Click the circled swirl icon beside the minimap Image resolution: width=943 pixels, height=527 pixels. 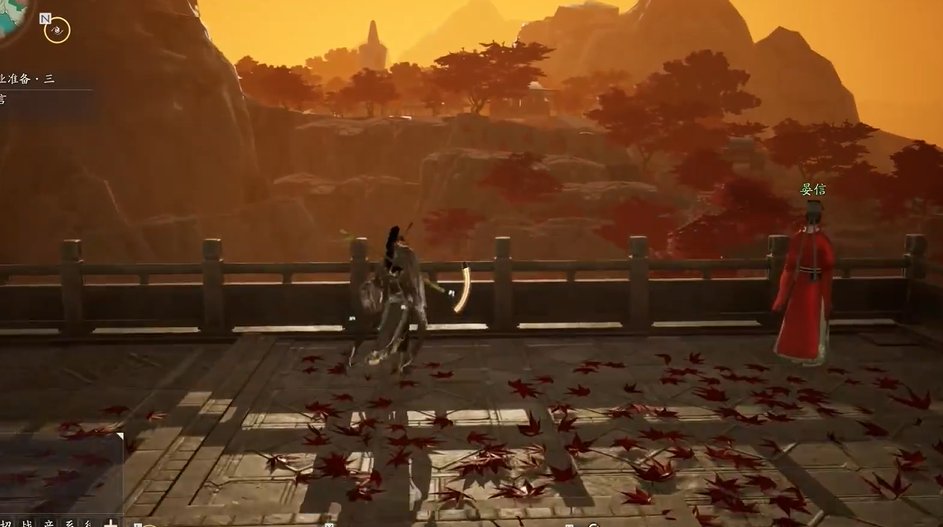(57, 30)
